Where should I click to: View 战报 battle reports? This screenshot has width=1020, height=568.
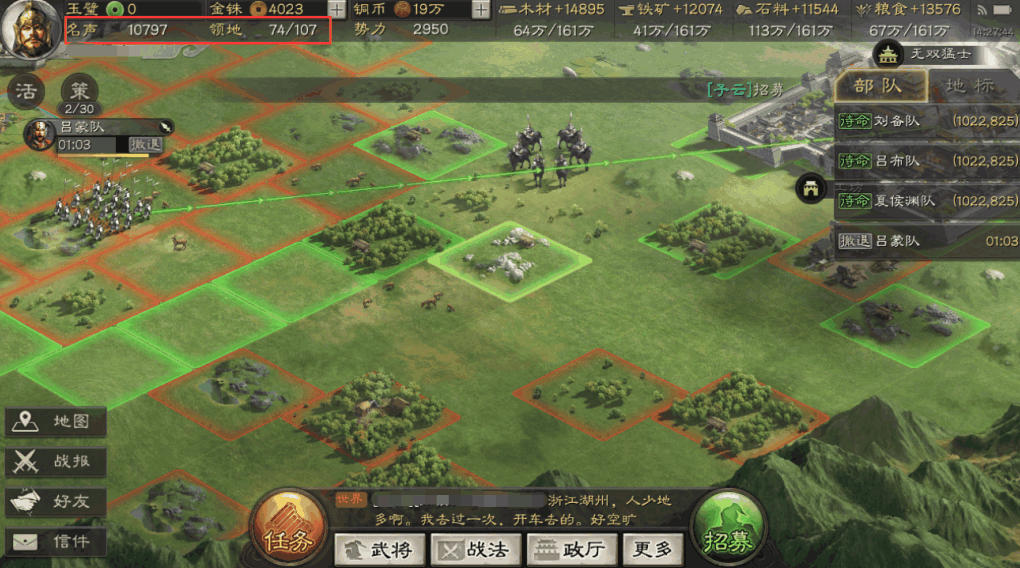click(x=56, y=462)
